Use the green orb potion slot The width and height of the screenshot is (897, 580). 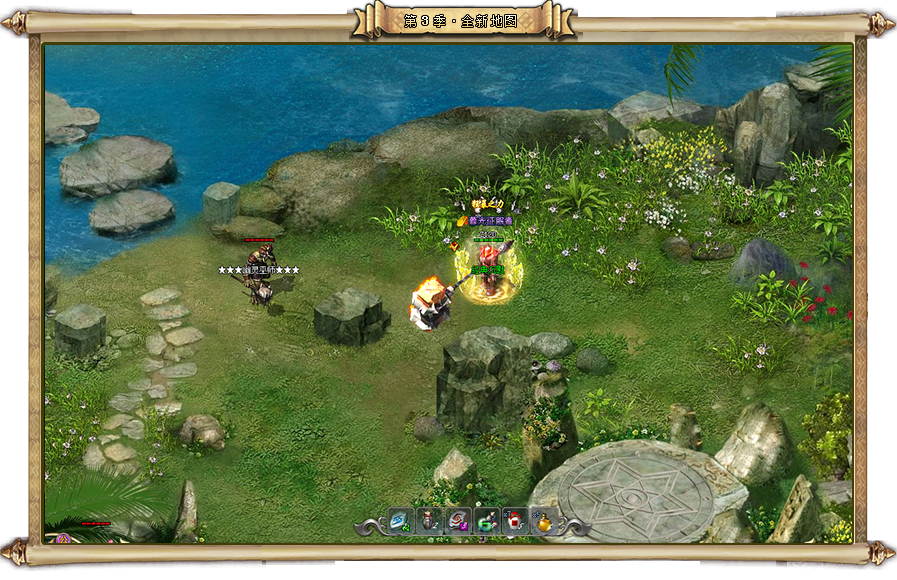tap(487, 521)
